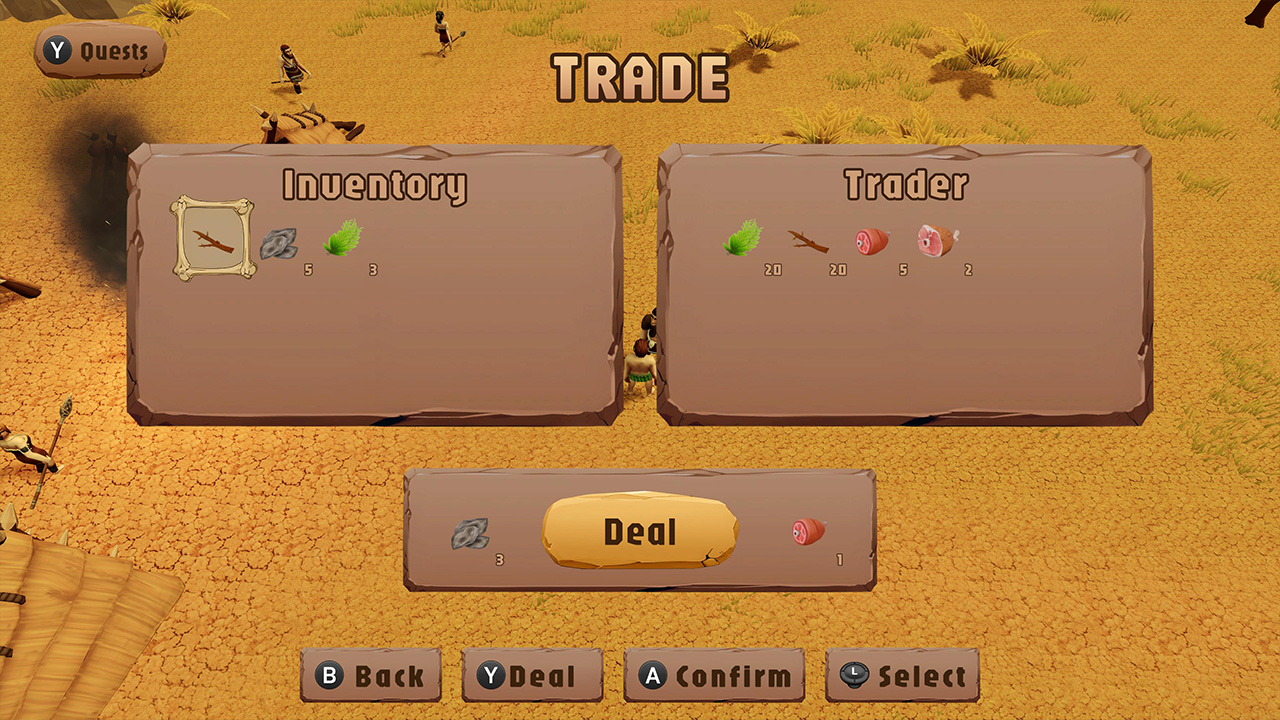Select the raw meat in the Trader panel
This screenshot has width=1280, height=720.
[x=869, y=240]
